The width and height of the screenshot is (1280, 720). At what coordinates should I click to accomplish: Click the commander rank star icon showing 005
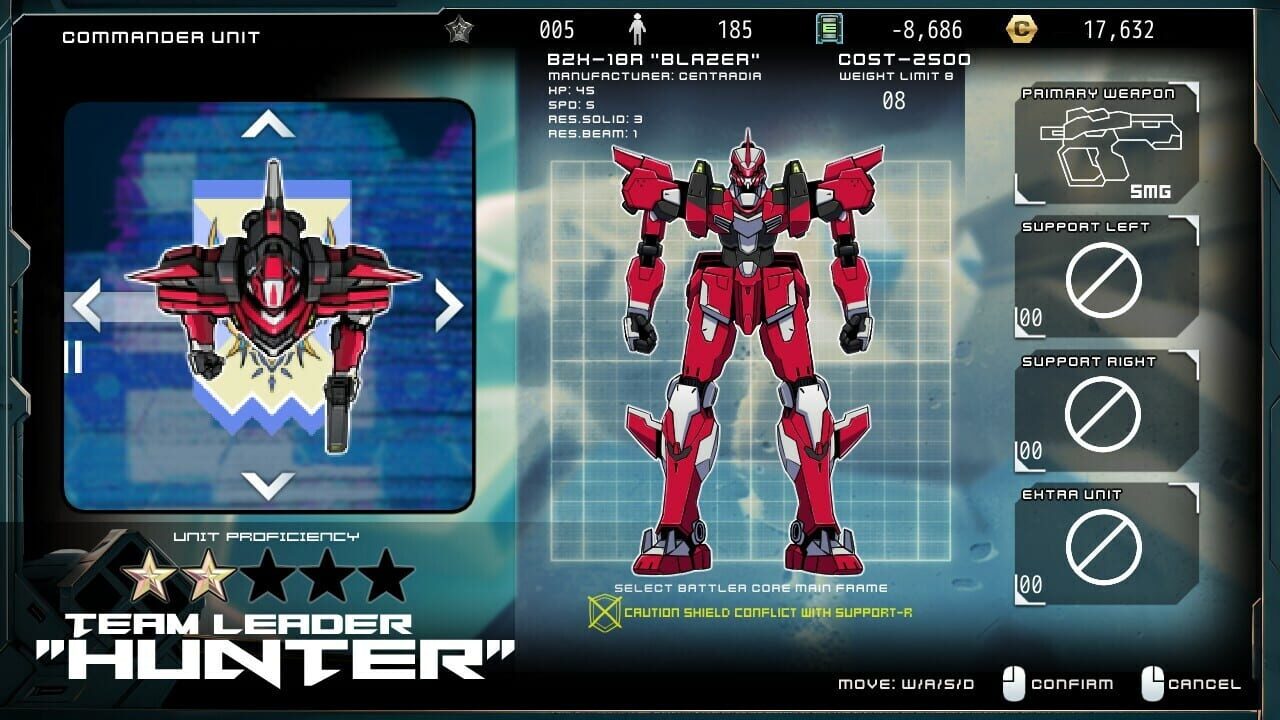click(459, 28)
